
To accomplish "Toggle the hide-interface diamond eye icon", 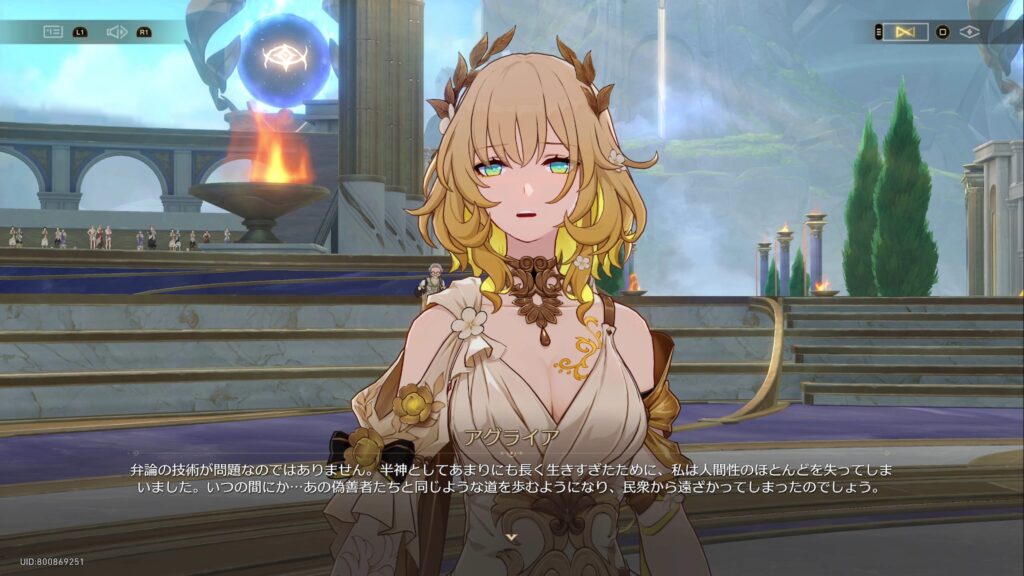I will pyautogui.click(x=968, y=32).
